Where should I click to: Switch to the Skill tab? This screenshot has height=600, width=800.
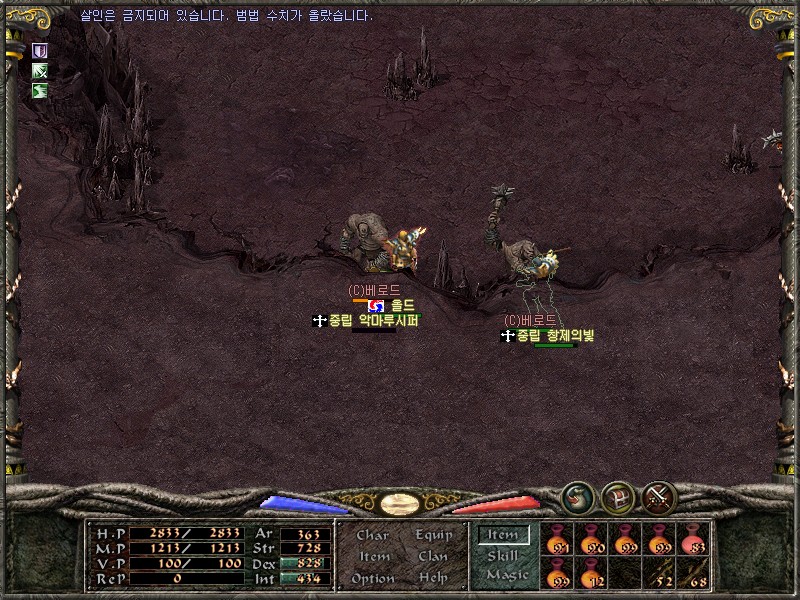(503, 556)
